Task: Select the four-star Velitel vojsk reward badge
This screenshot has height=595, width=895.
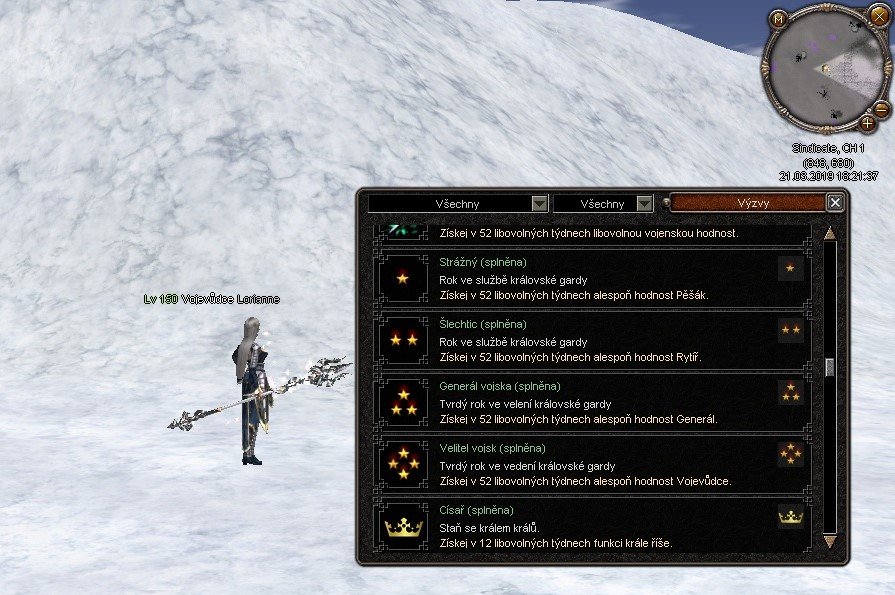Action: pos(790,454)
